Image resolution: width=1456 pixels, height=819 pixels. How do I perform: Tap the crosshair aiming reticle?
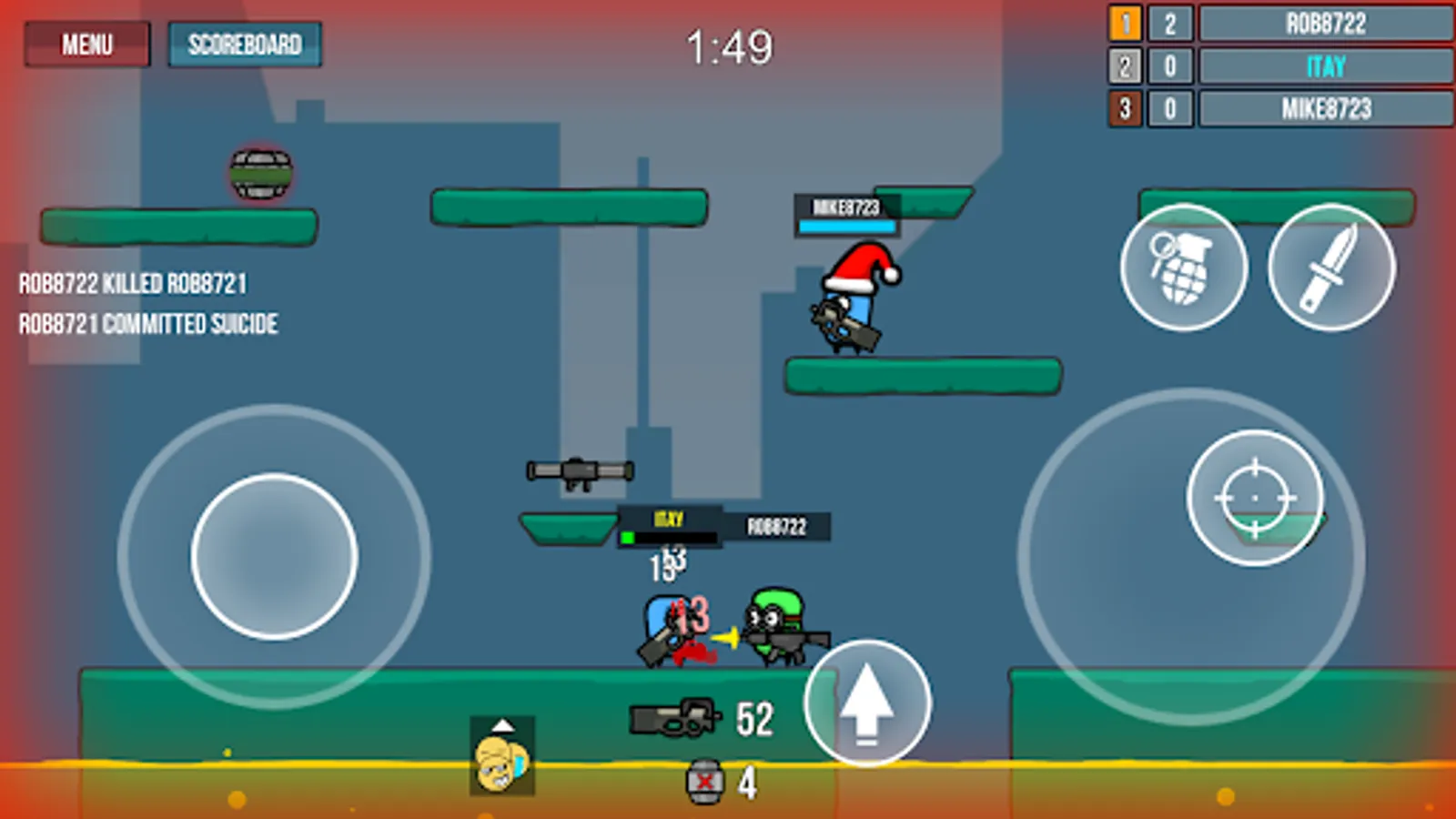[x=1254, y=499]
